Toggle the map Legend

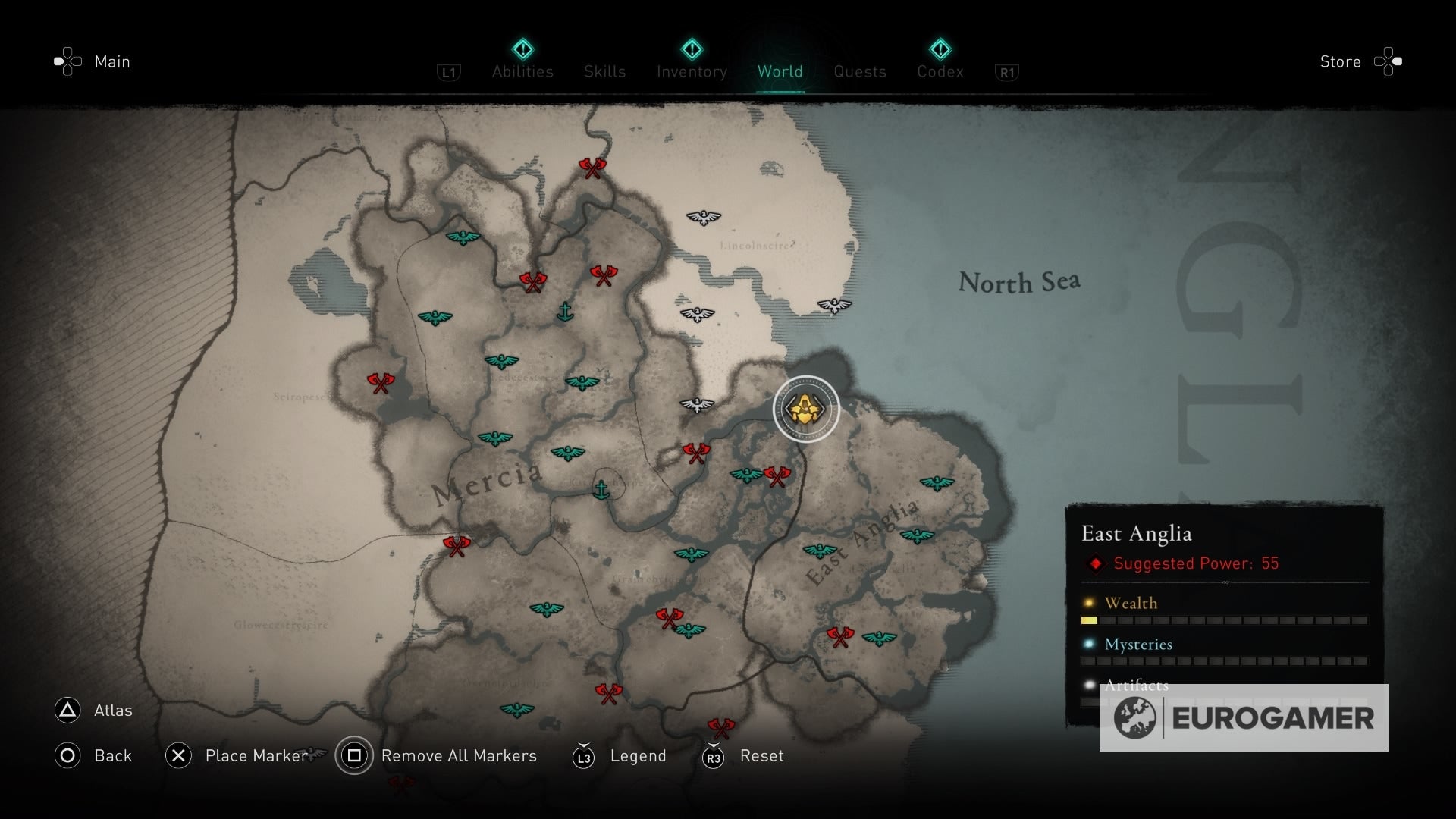pyautogui.click(x=638, y=755)
